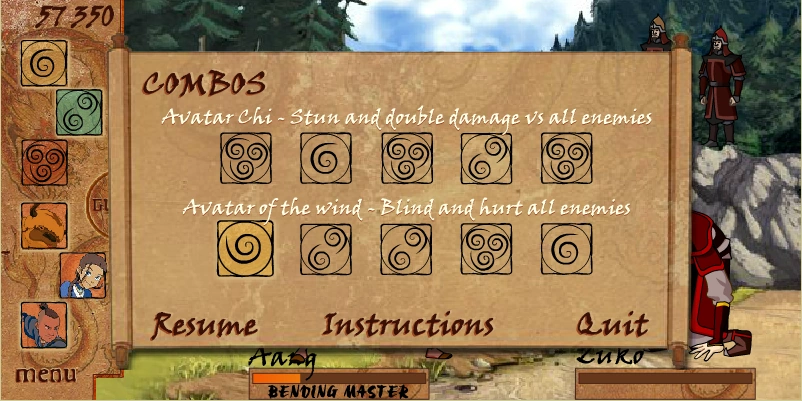This screenshot has height=401, width=802.
Task: Resume the paused game
Action: tap(204, 325)
